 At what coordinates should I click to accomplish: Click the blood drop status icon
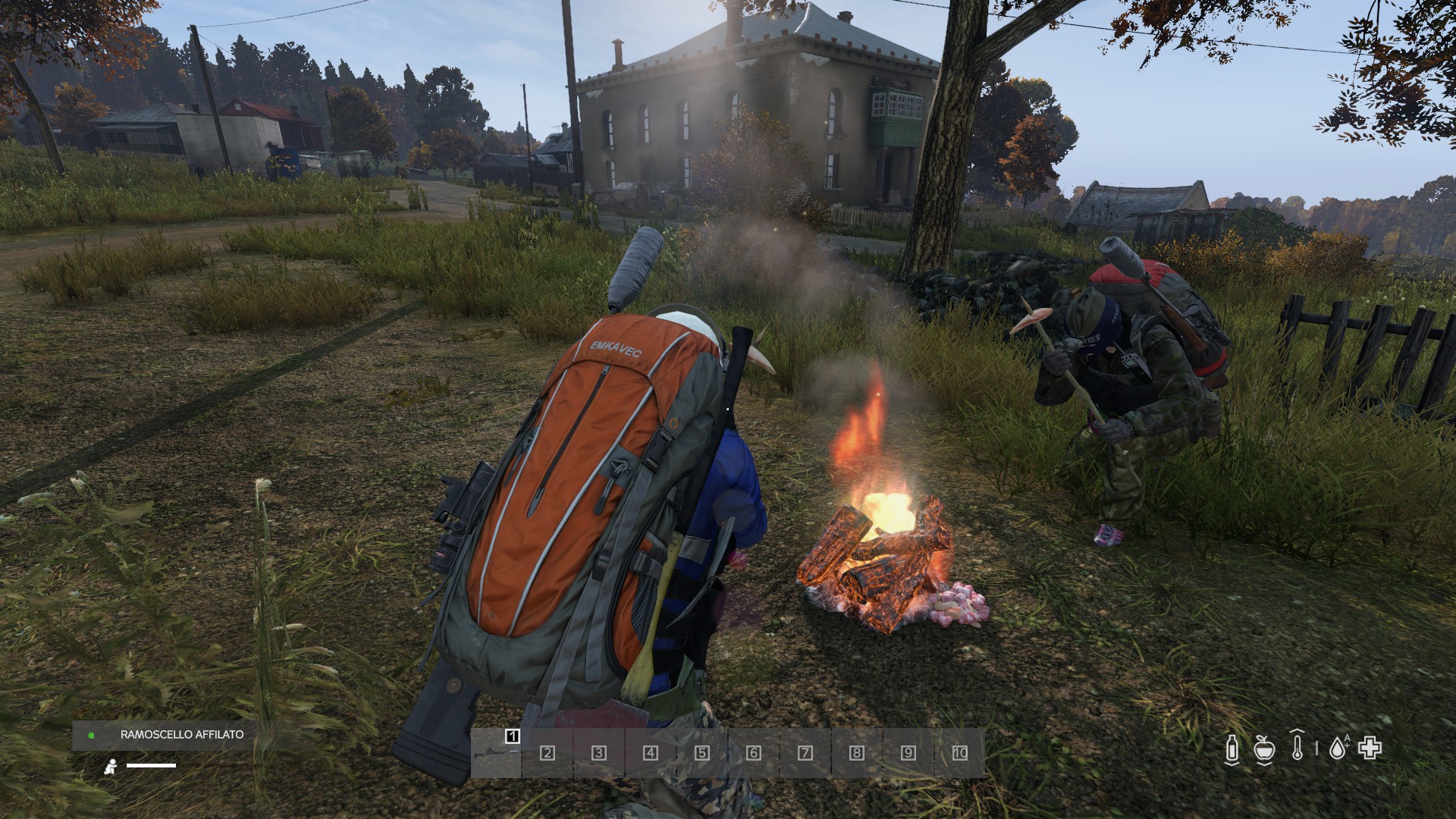(1338, 748)
